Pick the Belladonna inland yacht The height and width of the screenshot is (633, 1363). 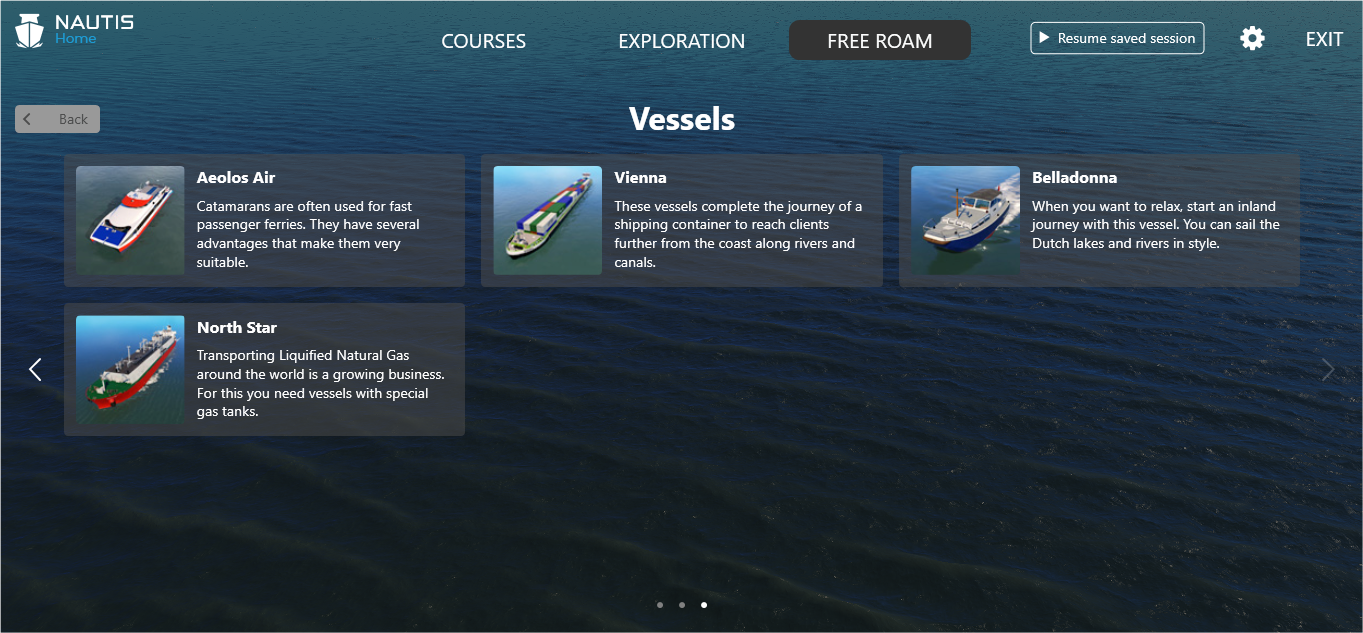[1099, 220]
